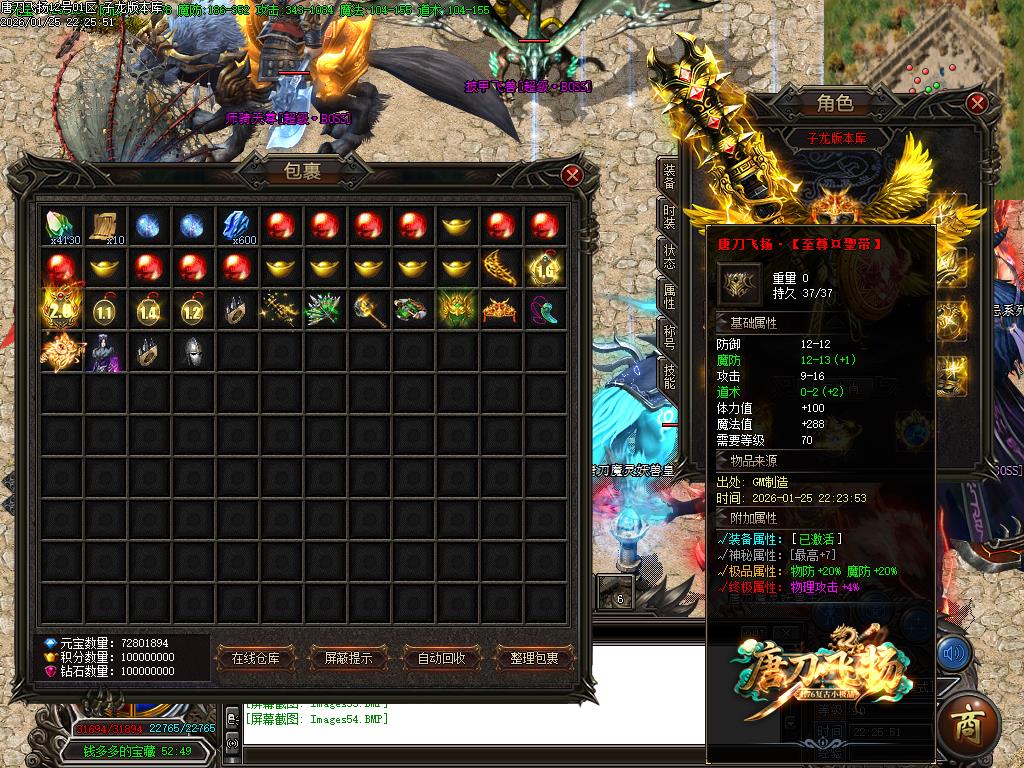Screen dimensions: 1024x768
Task: Select the scroll stack x10
Action: (x=105, y=225)
